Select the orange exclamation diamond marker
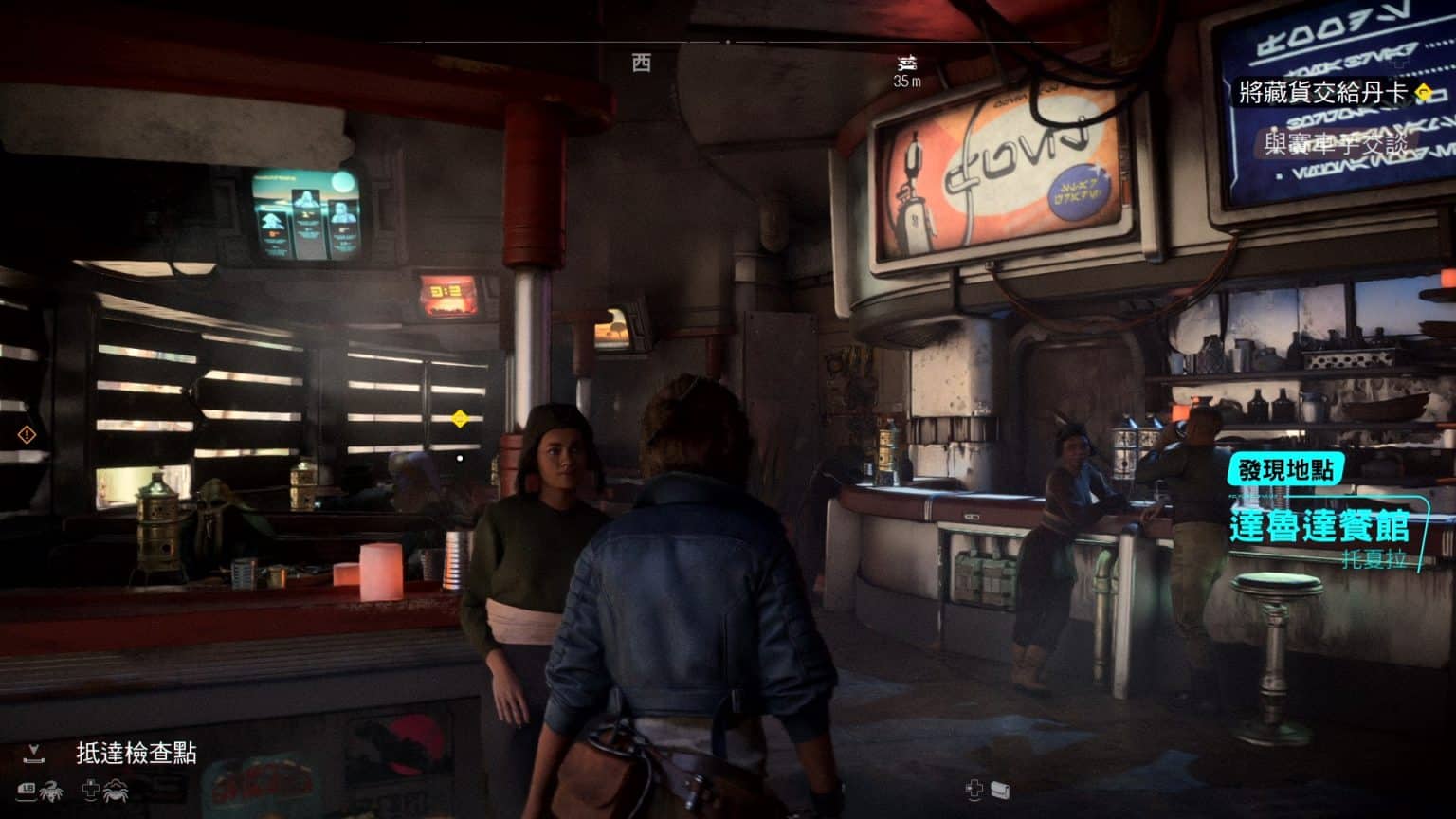The width and height of the screenshot is (1456, 819). (27, 435)
